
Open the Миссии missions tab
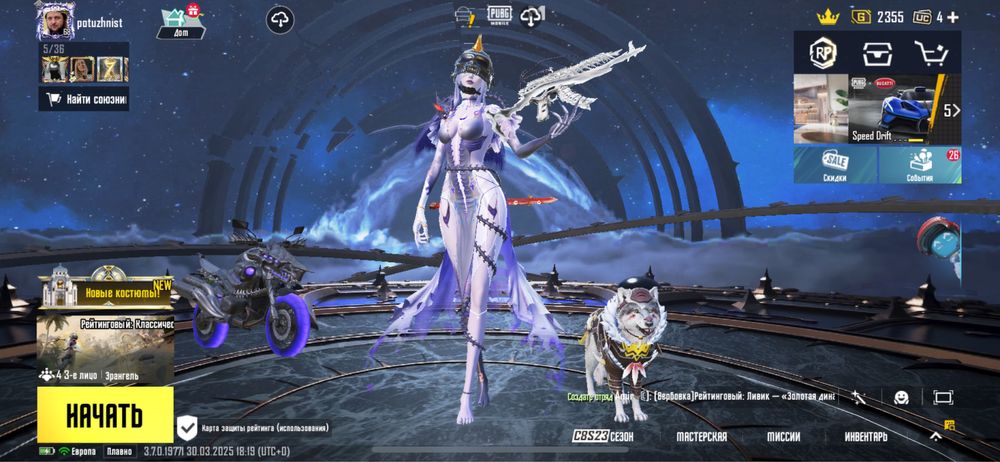(x=783, y=437)
